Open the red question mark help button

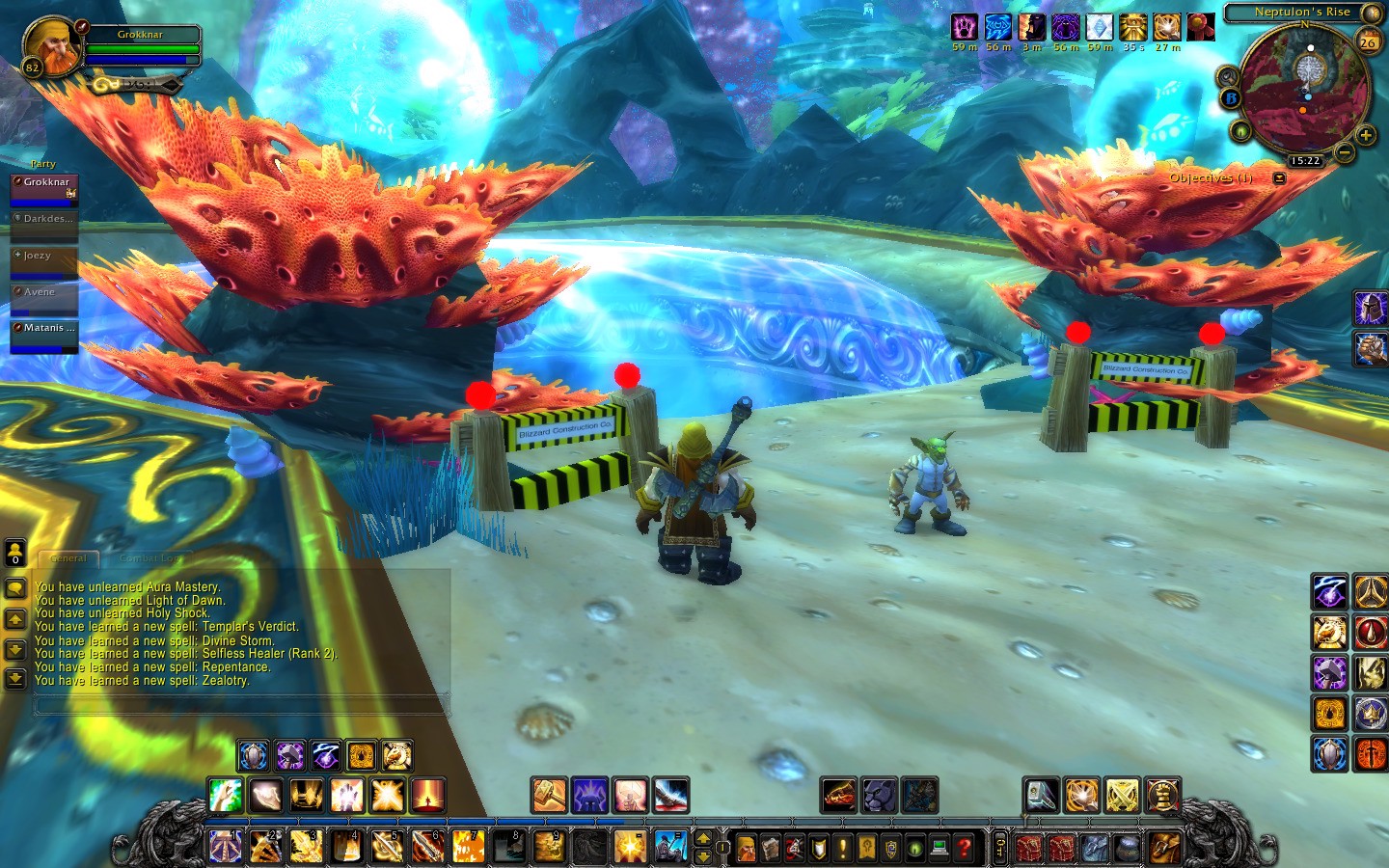(x=964, y=848)
